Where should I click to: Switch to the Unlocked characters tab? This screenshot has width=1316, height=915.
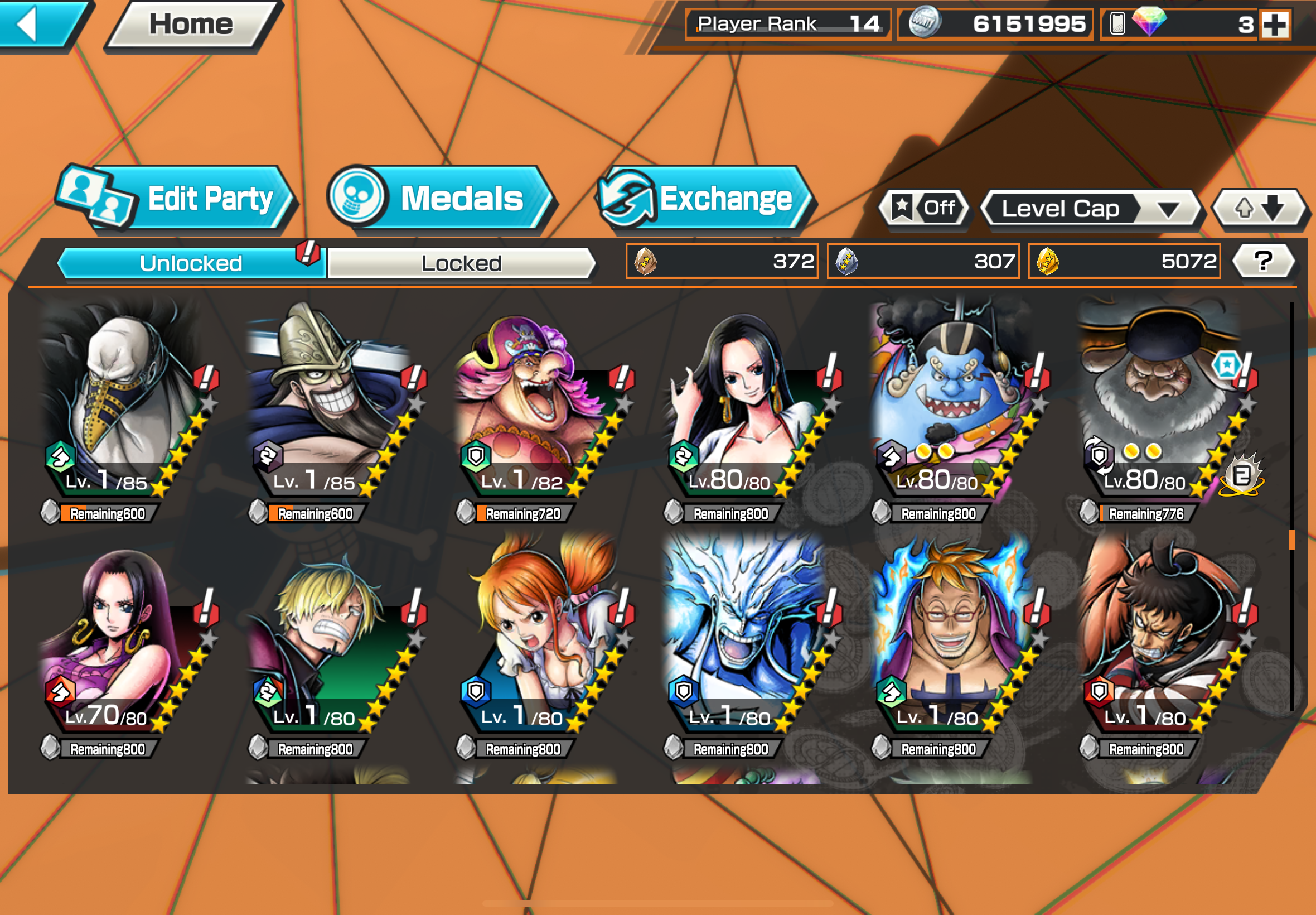click(x=191, y=263)
